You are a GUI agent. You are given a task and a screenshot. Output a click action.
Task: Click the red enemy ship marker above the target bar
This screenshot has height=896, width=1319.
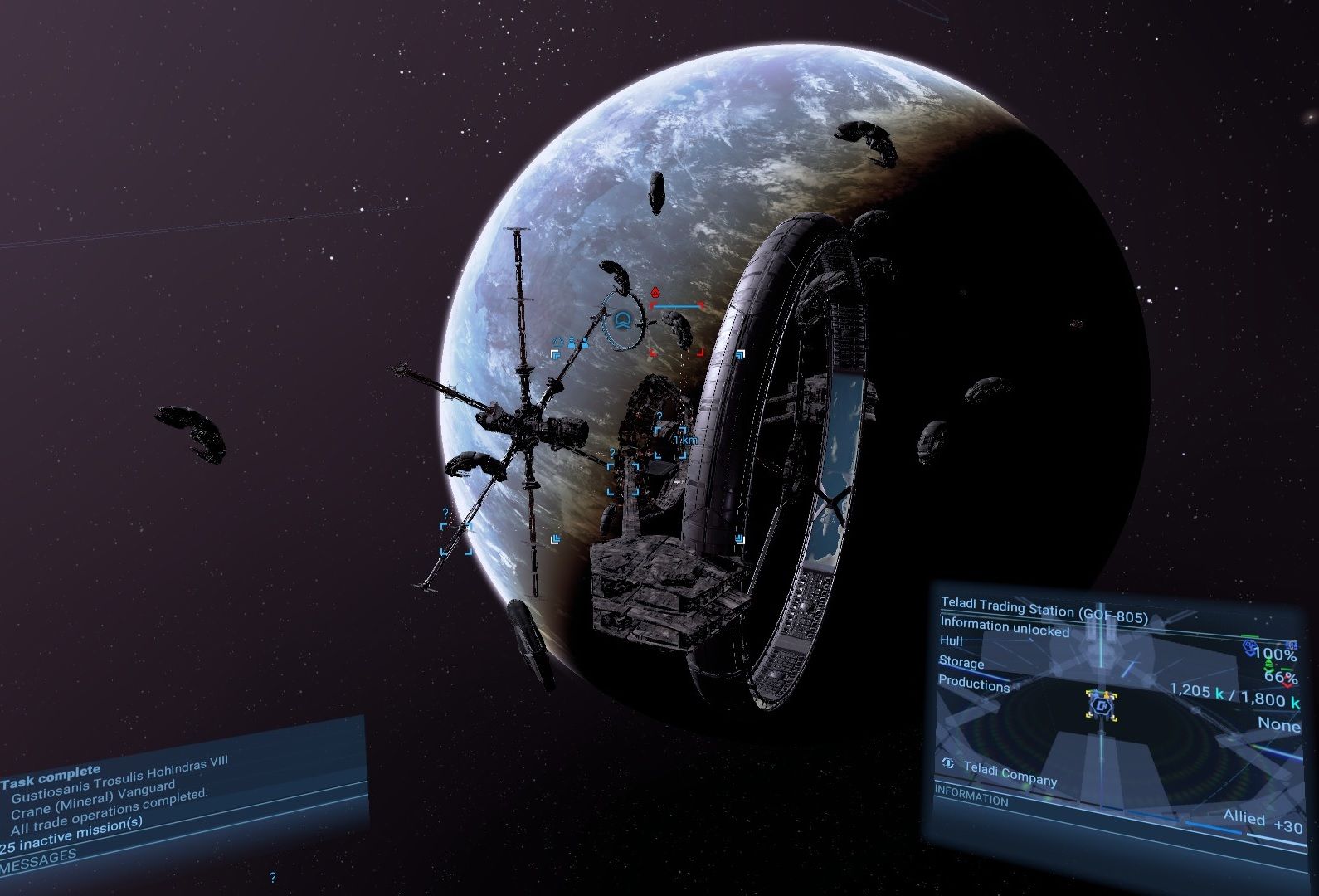655,292
